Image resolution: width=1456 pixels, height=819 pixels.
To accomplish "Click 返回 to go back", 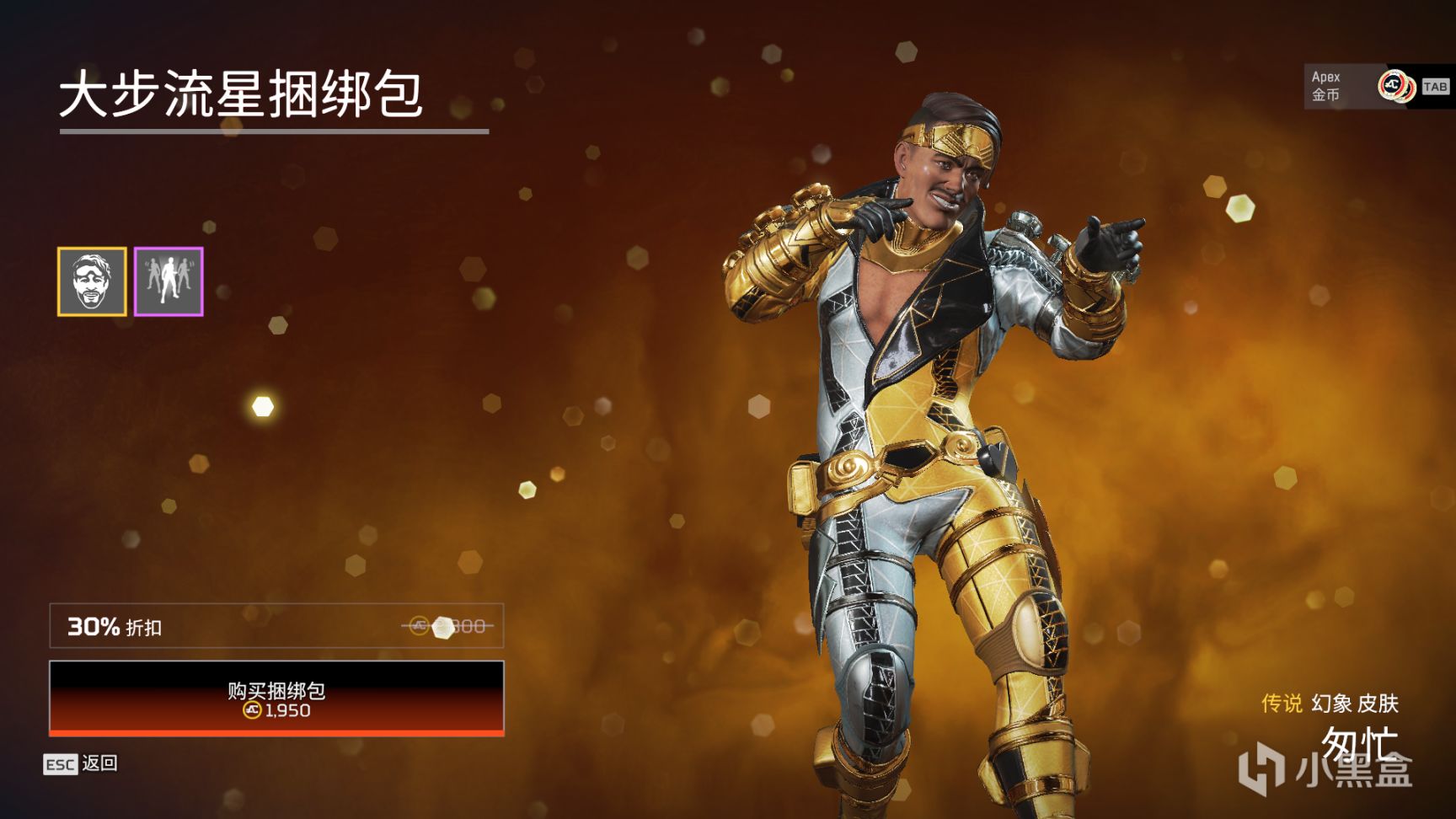I will (99, 765).
